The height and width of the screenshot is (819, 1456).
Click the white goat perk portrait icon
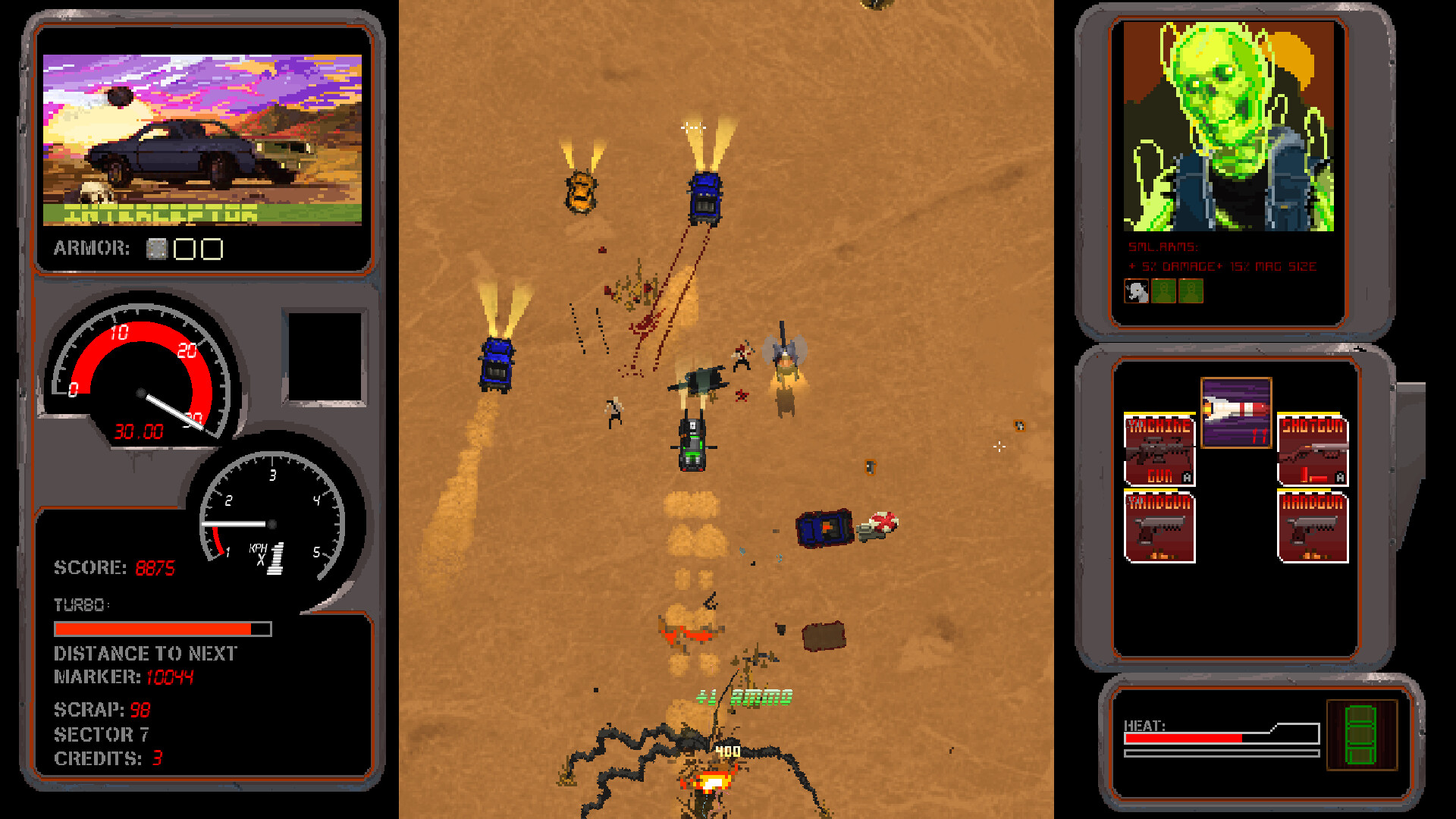pos(1134,290)
